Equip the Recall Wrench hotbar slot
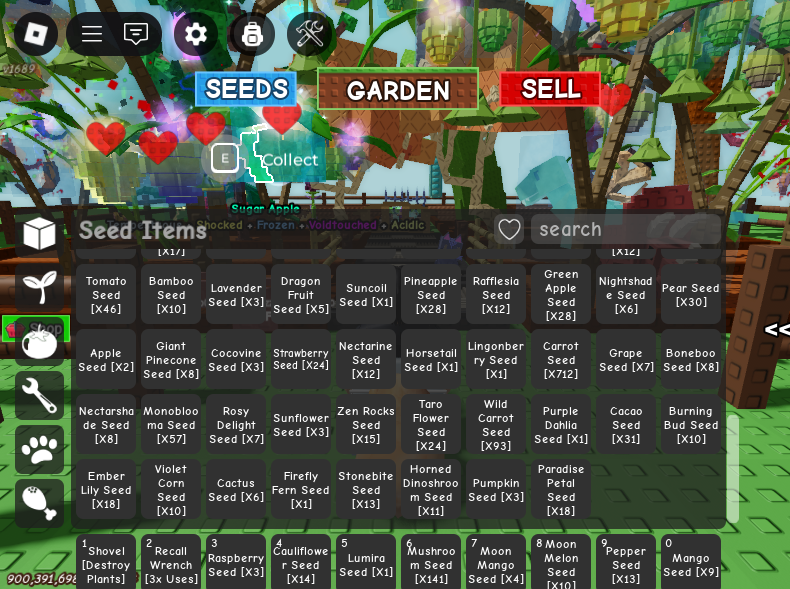 pos(171,563)
